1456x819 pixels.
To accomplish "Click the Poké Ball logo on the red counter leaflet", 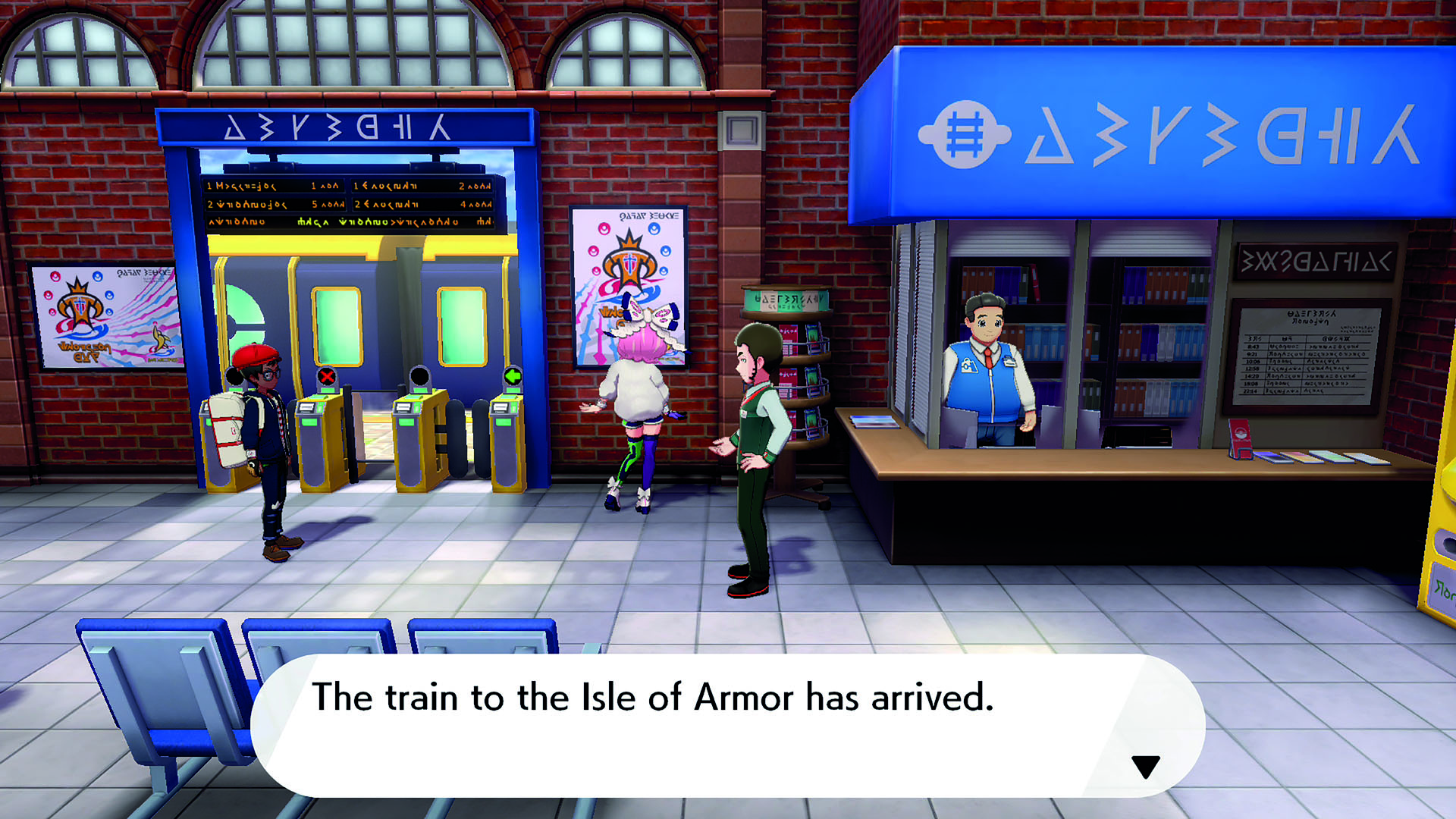I will 1241,432.
